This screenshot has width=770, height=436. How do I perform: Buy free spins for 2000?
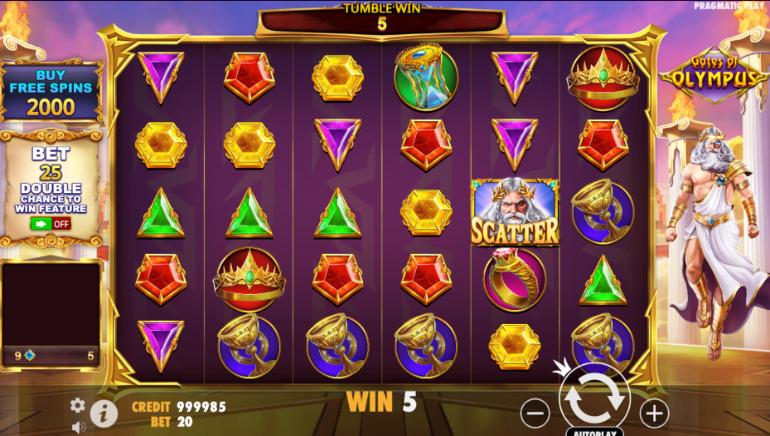[50, 92]
